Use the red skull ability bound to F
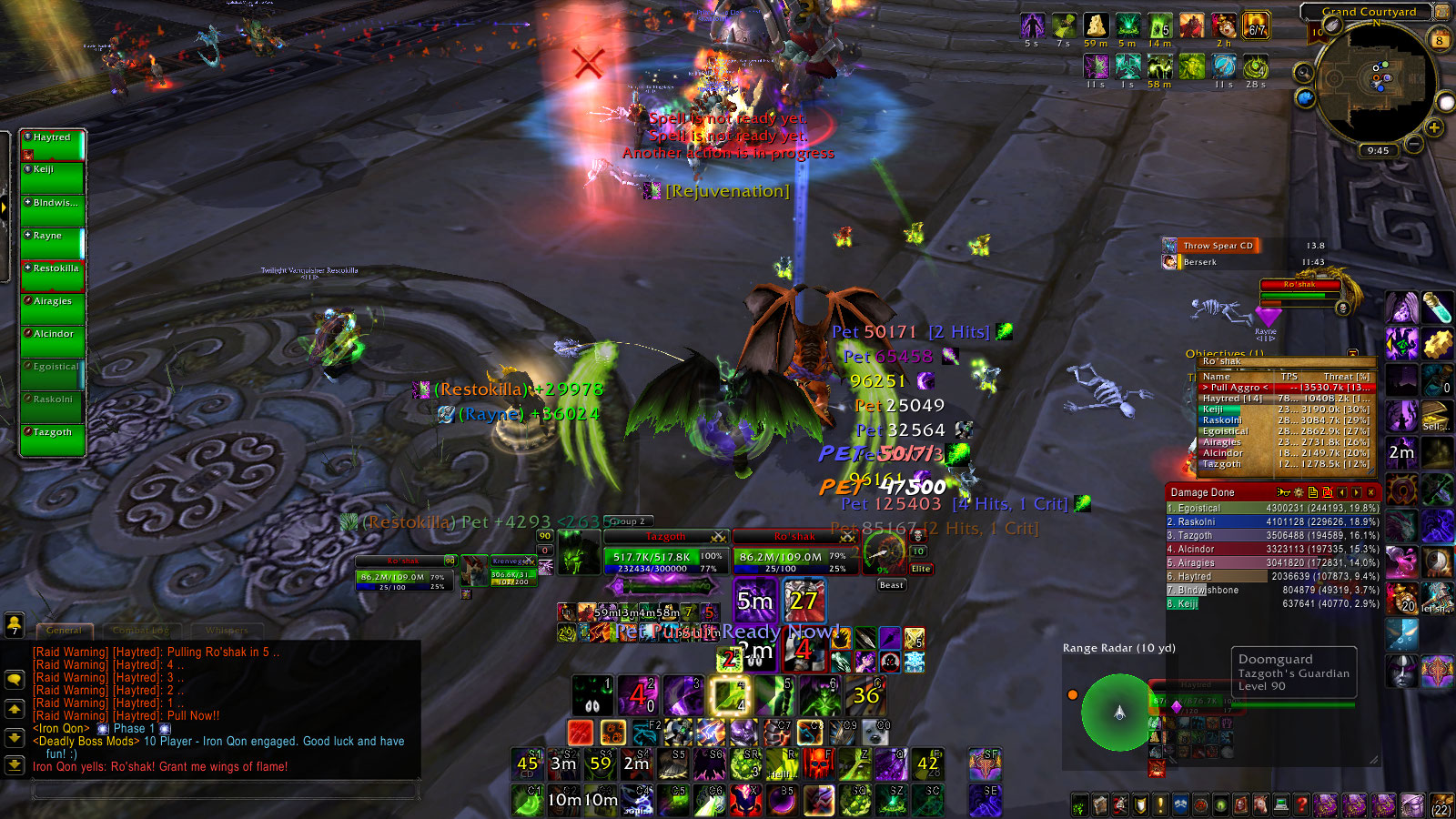 817,763
